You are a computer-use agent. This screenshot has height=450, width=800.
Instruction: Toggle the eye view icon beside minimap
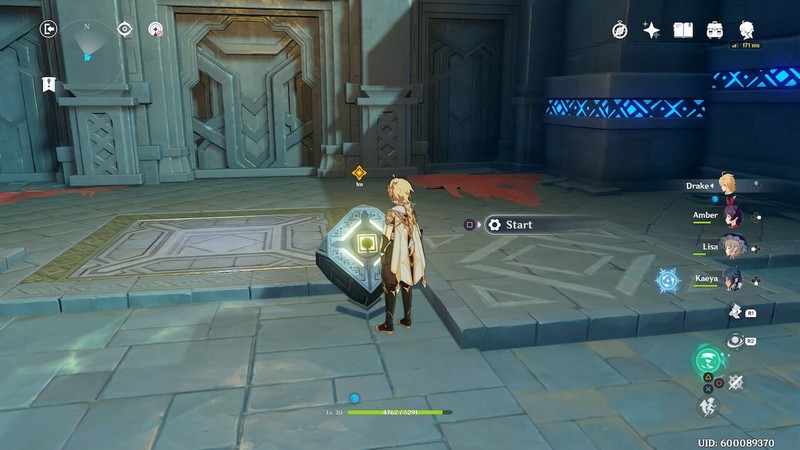[x=125, y=30]
